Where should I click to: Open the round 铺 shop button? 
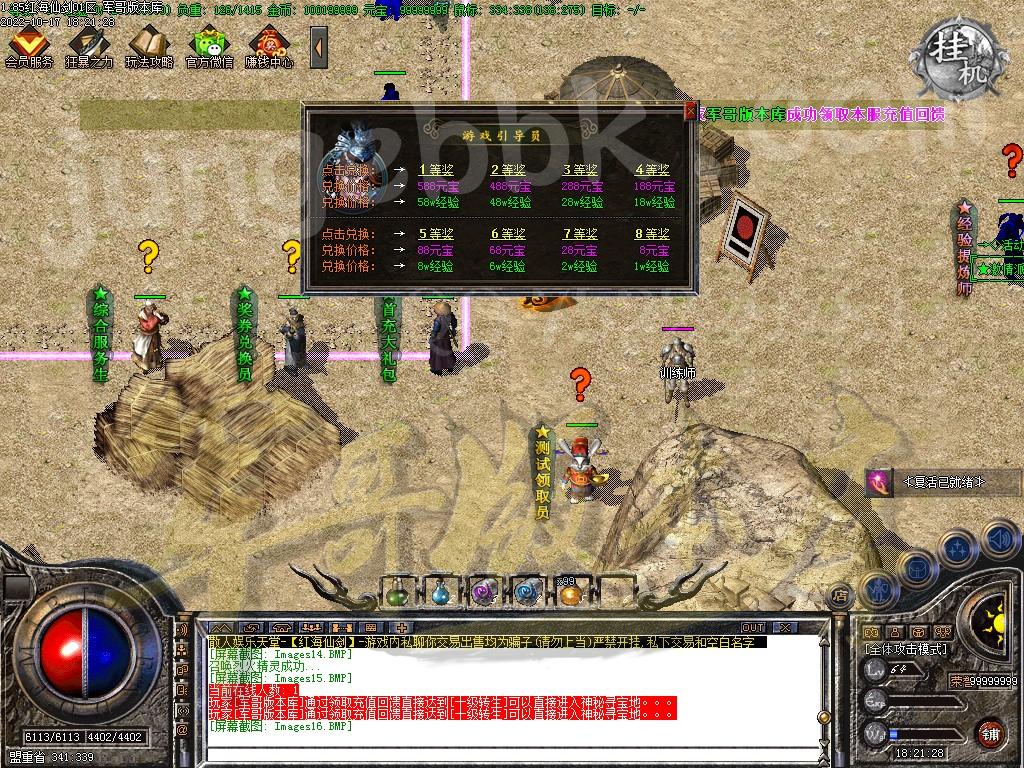pyautogui.click(x=990, y=733)
